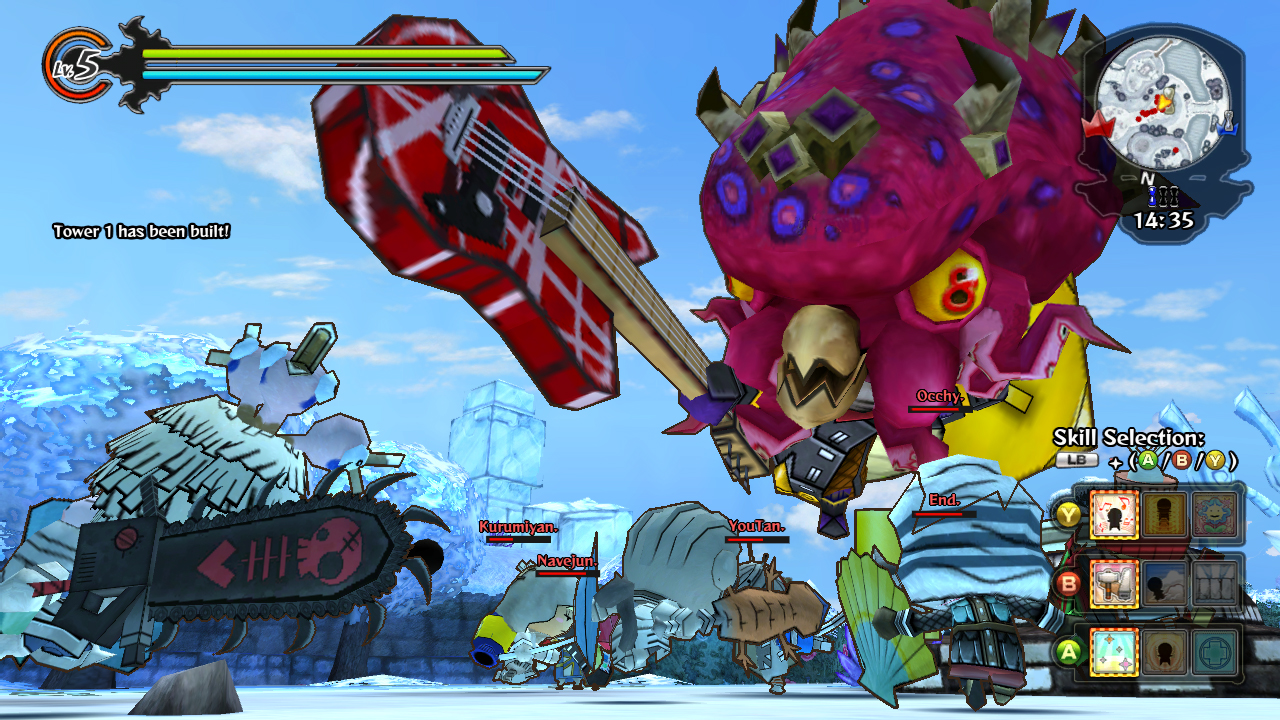Viewport: 1280px width, 720px height.
Task: Select the Level 5 character badge
Action: 75,66
